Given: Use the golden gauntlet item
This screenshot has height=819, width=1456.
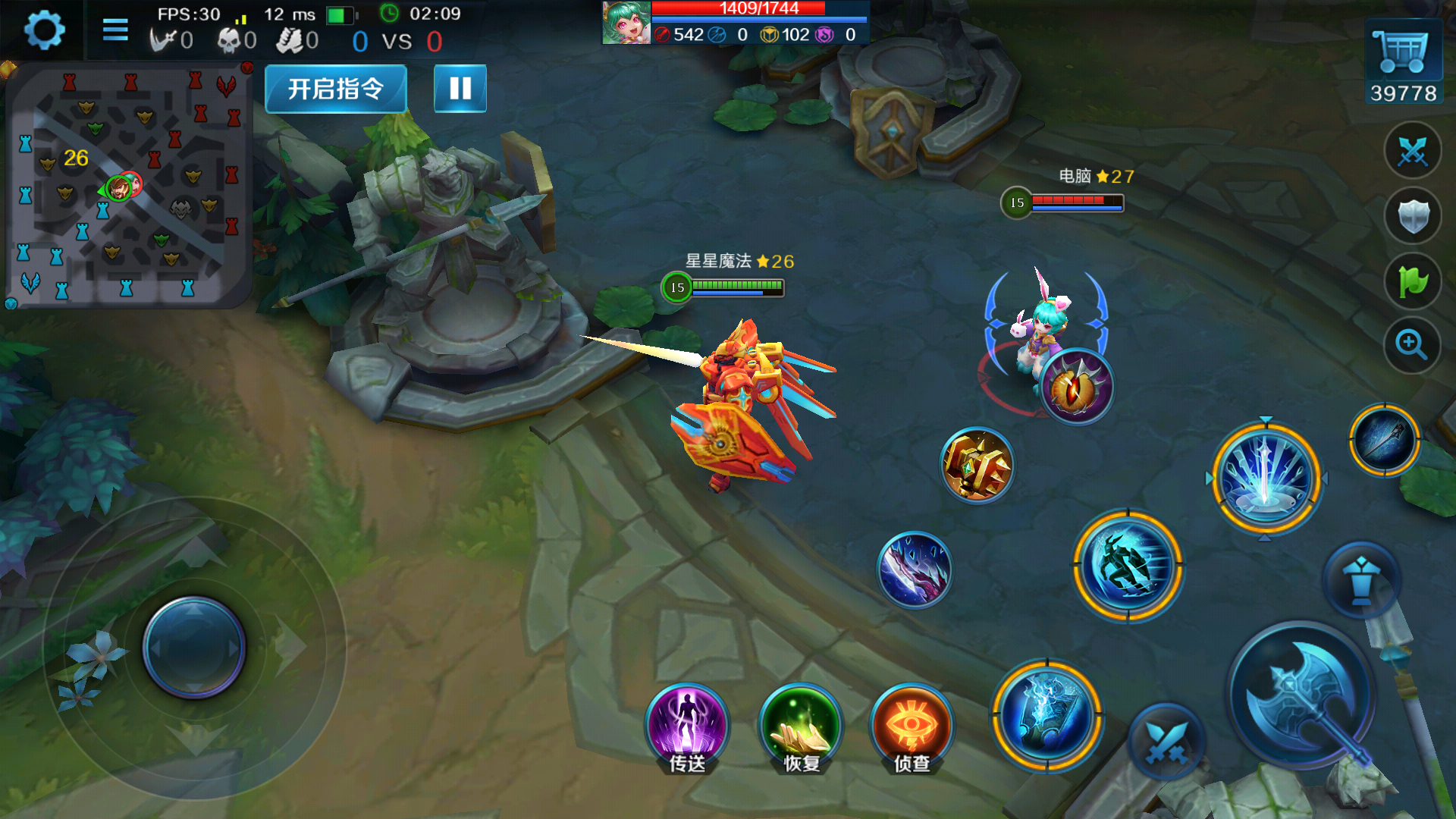Looking at the screenshot, I should coord(977,466).
